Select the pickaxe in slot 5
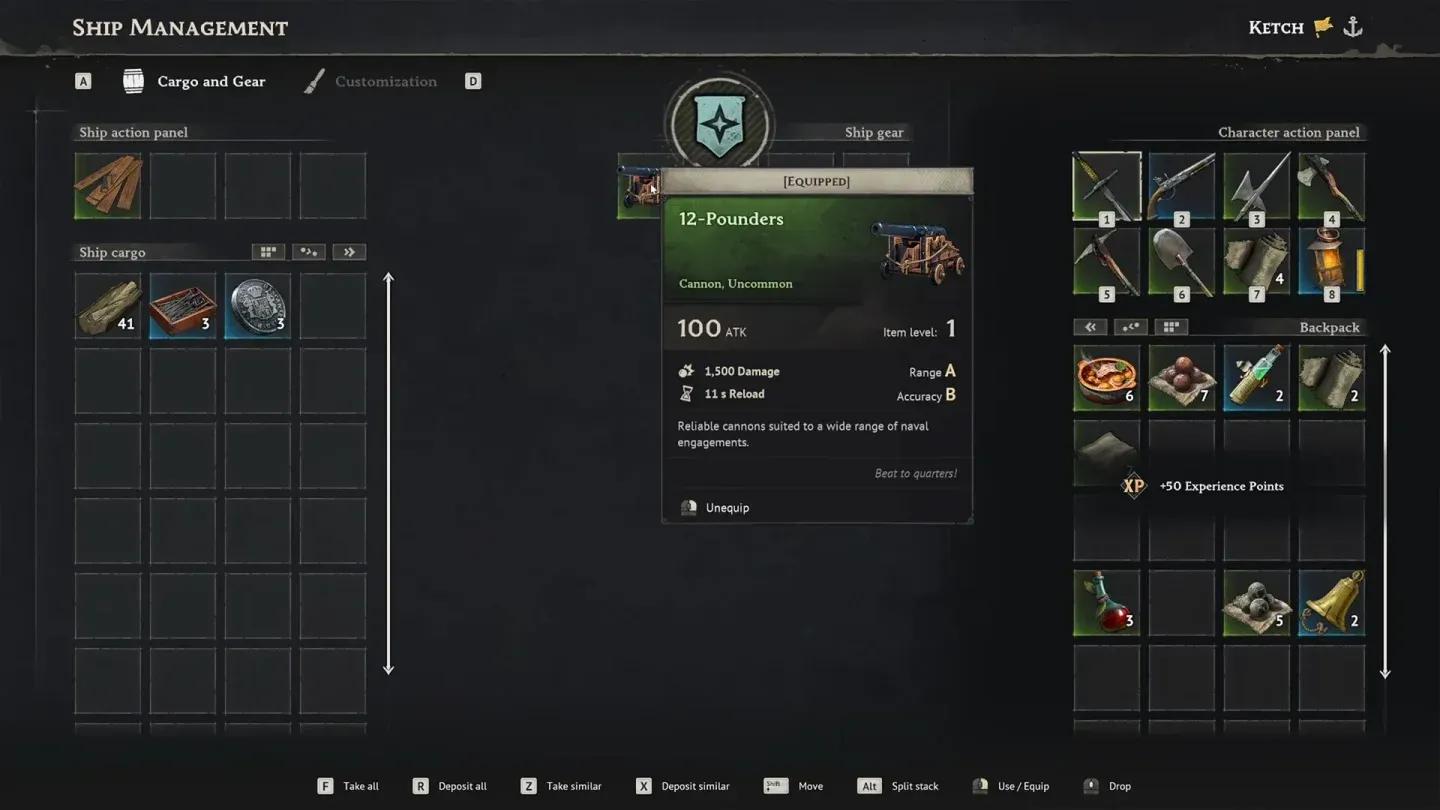 click(1106, 262)
